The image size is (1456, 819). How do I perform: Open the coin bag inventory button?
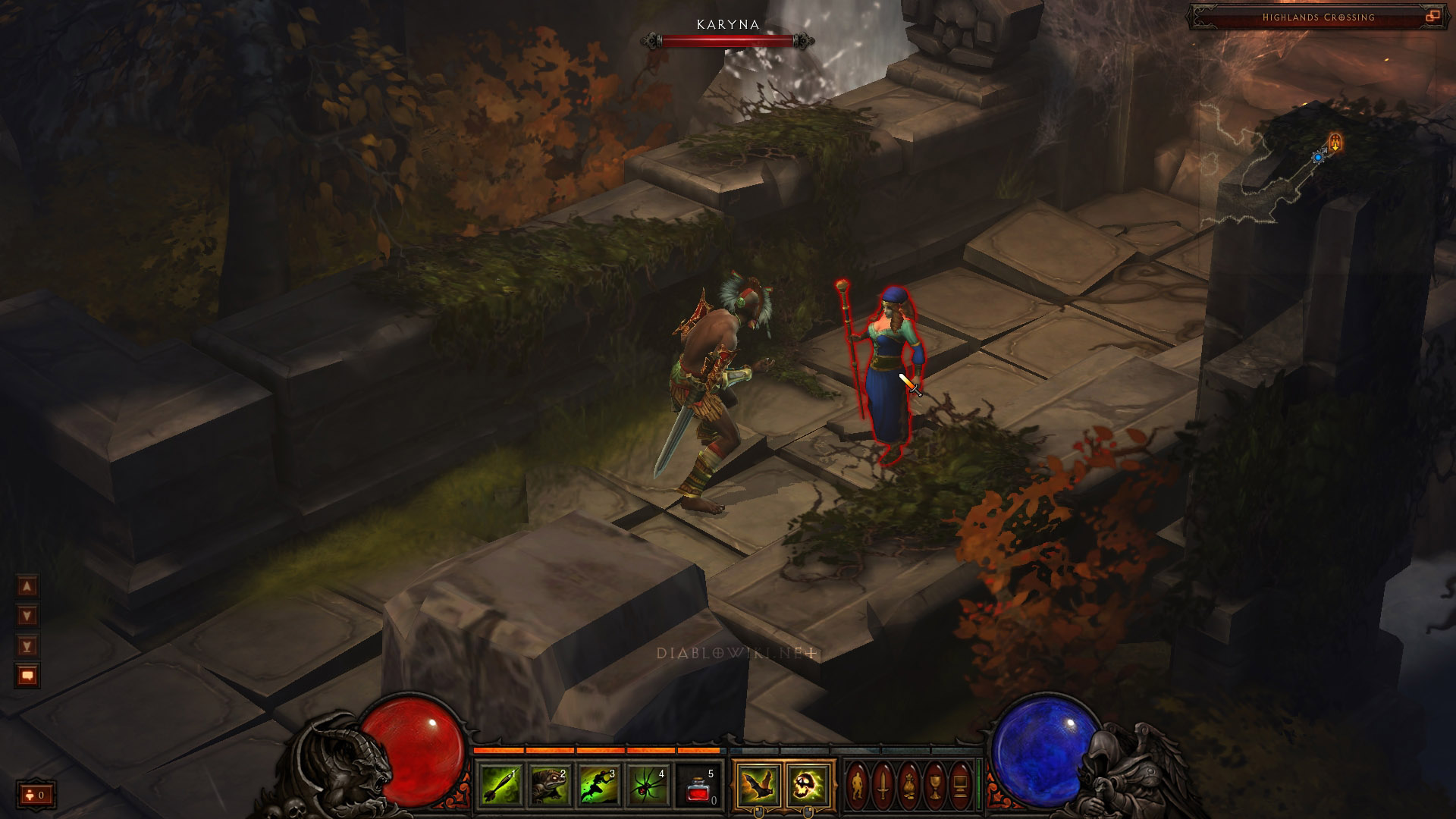pos(908,785)
